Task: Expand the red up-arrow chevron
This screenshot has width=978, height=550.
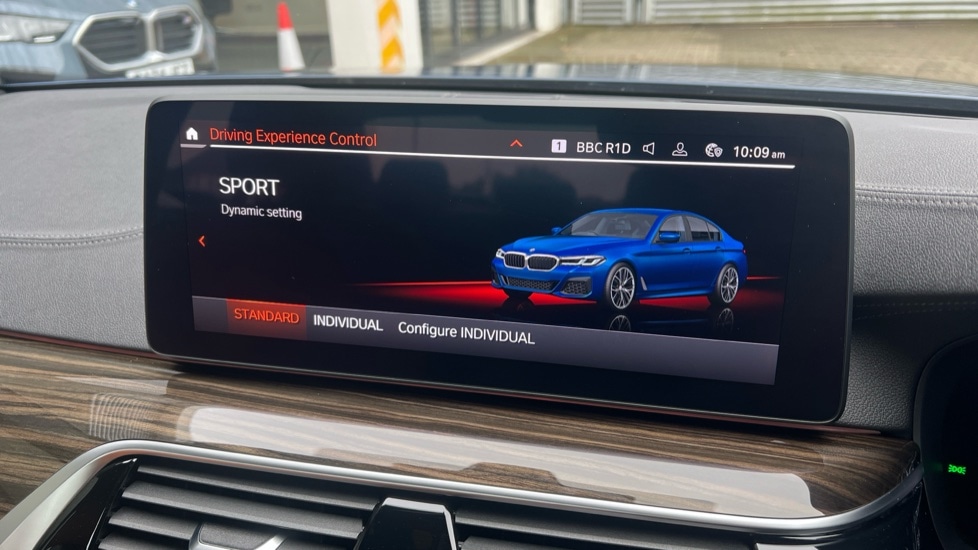Action: tap(516, 143)
